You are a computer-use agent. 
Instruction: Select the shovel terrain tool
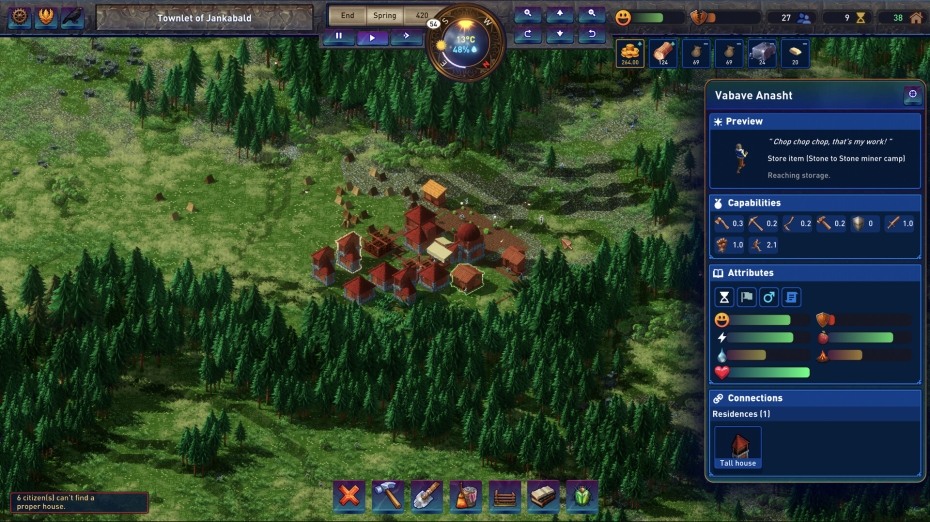point(426,494)
